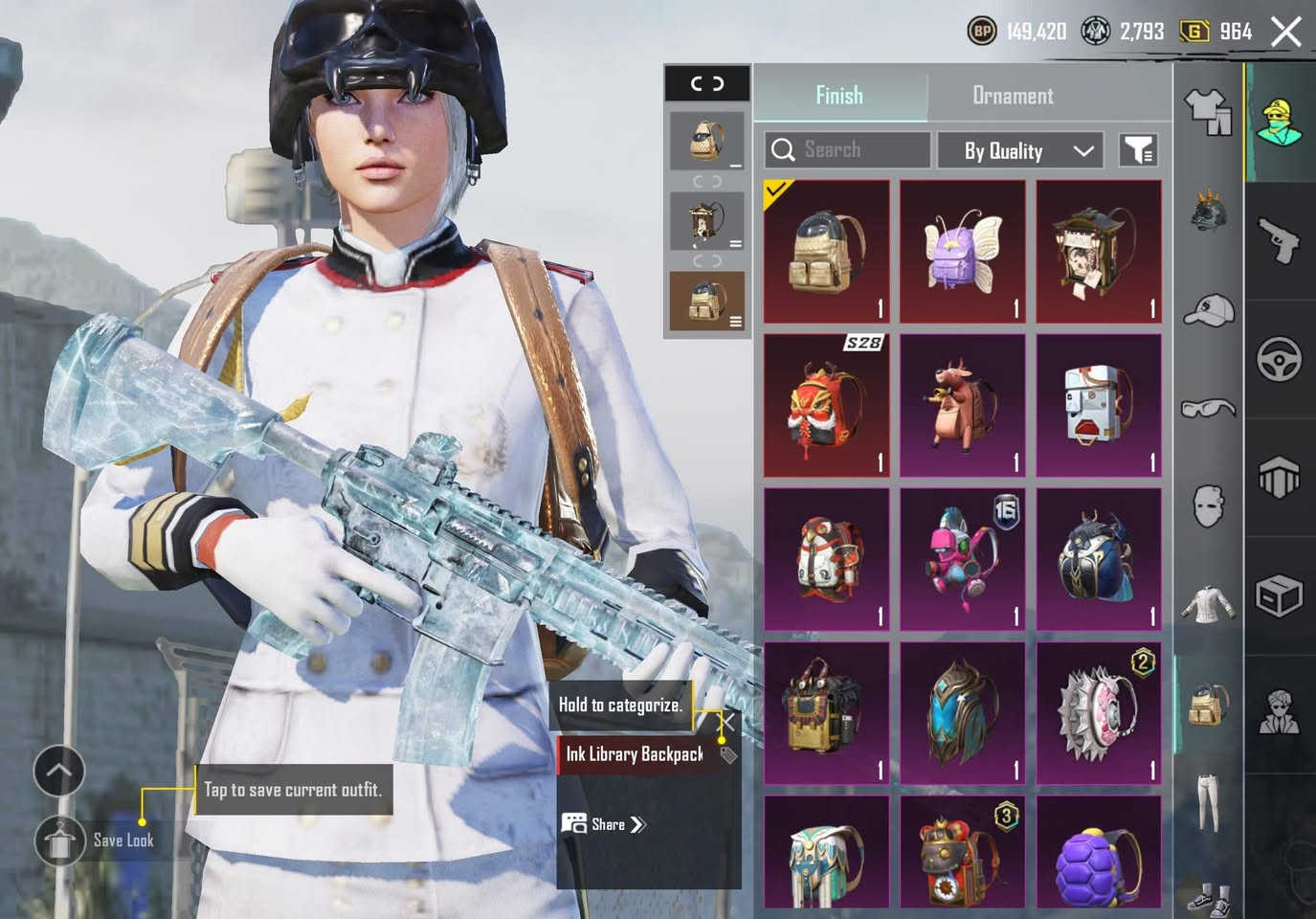Switch to the Ornament tab
Screen dimensions: 1316x919
pos(1013,95)
